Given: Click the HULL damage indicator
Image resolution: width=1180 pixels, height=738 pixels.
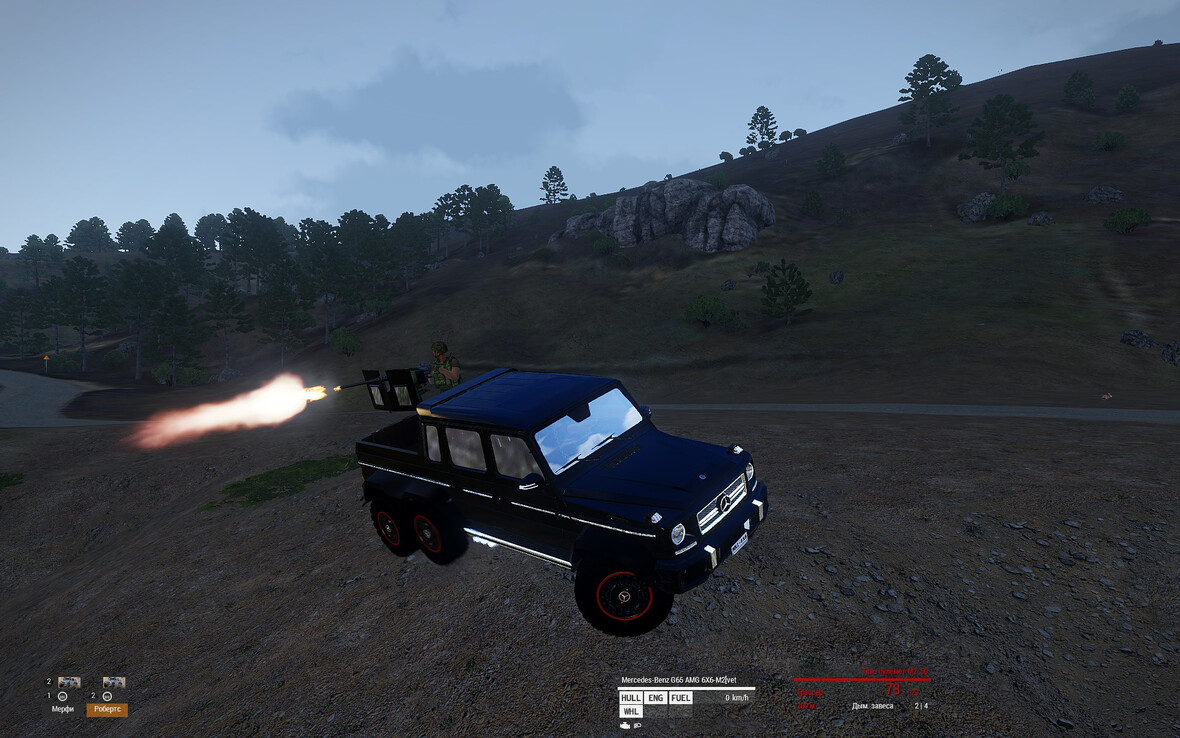Looking at the screenshot, I should pyautogui.click(x=630, y=698).
